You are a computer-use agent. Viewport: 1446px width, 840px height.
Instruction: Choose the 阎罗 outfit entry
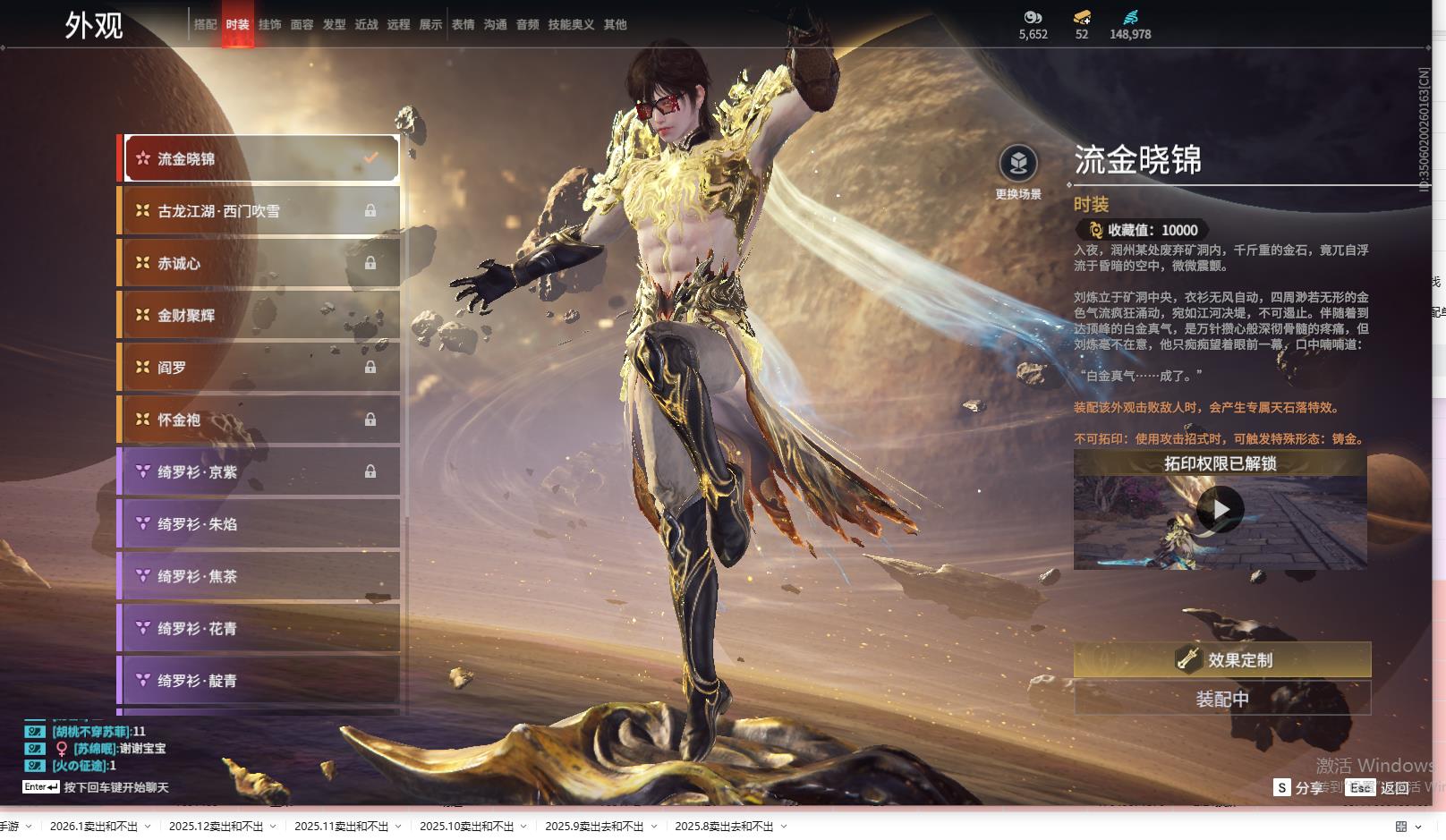259,368
